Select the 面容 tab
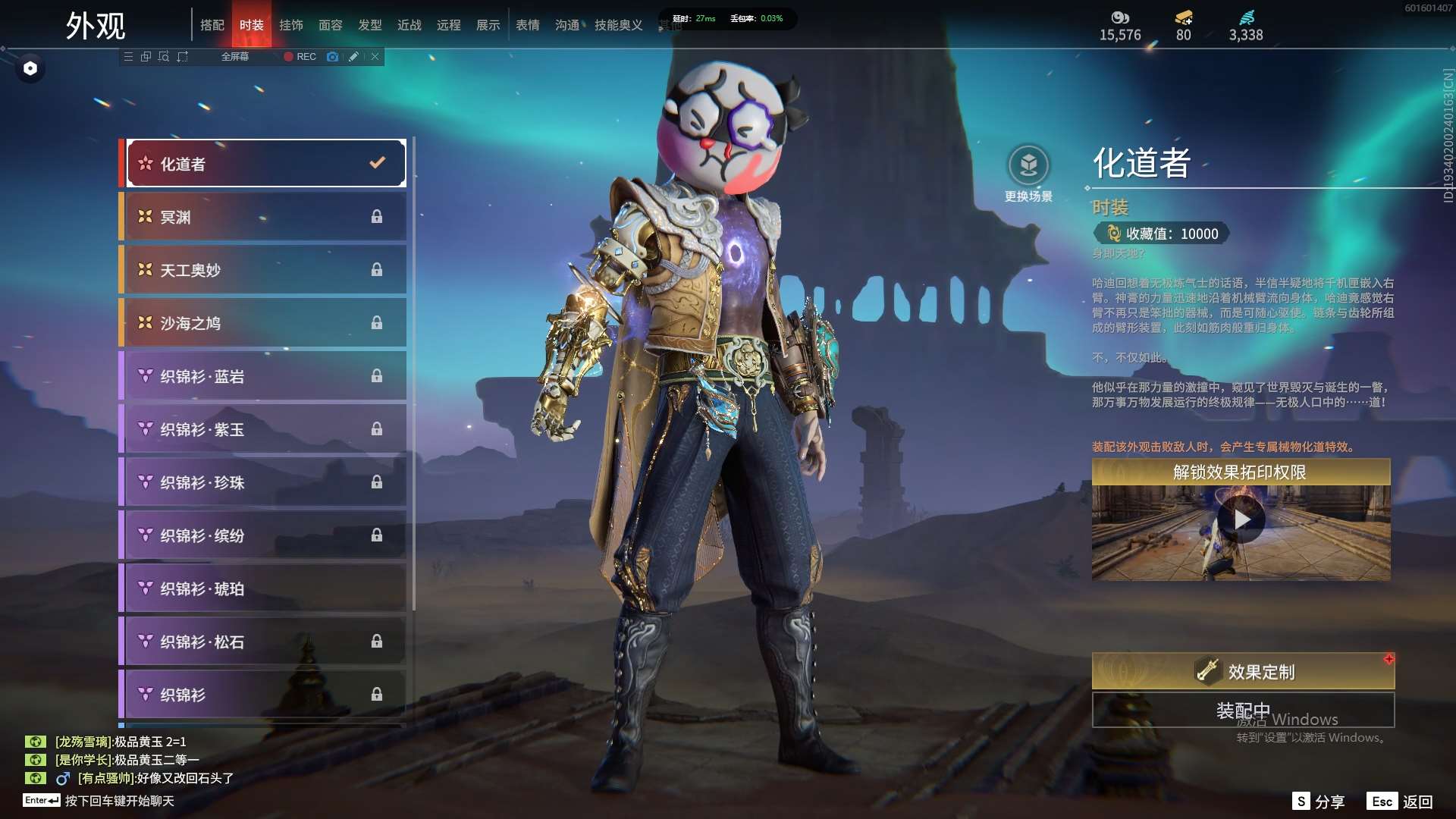This screenshot has height=819, width=1456. tap(331, 25)
